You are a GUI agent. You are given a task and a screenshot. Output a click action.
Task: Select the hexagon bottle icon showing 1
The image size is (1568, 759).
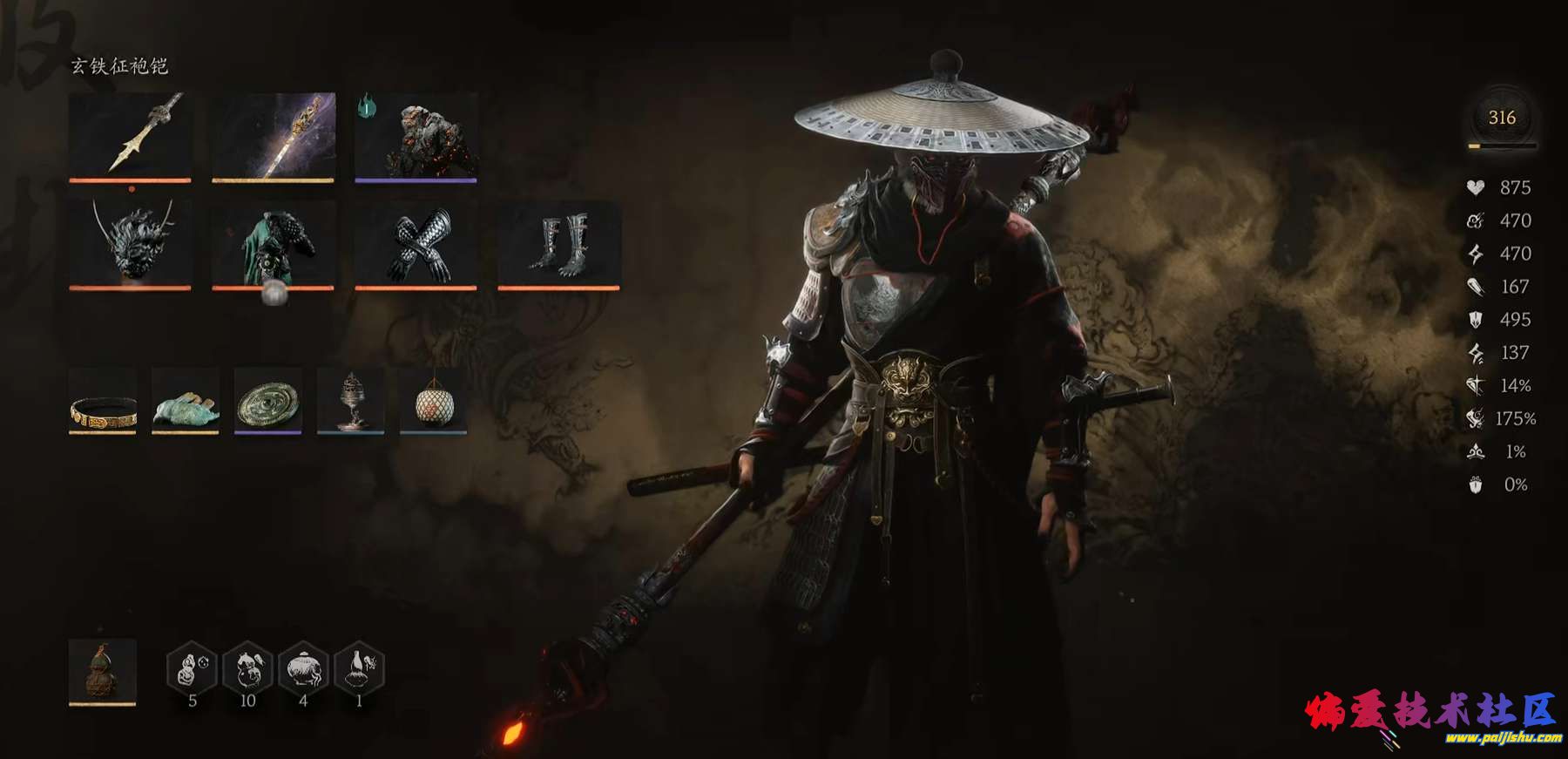coord(359,668)
